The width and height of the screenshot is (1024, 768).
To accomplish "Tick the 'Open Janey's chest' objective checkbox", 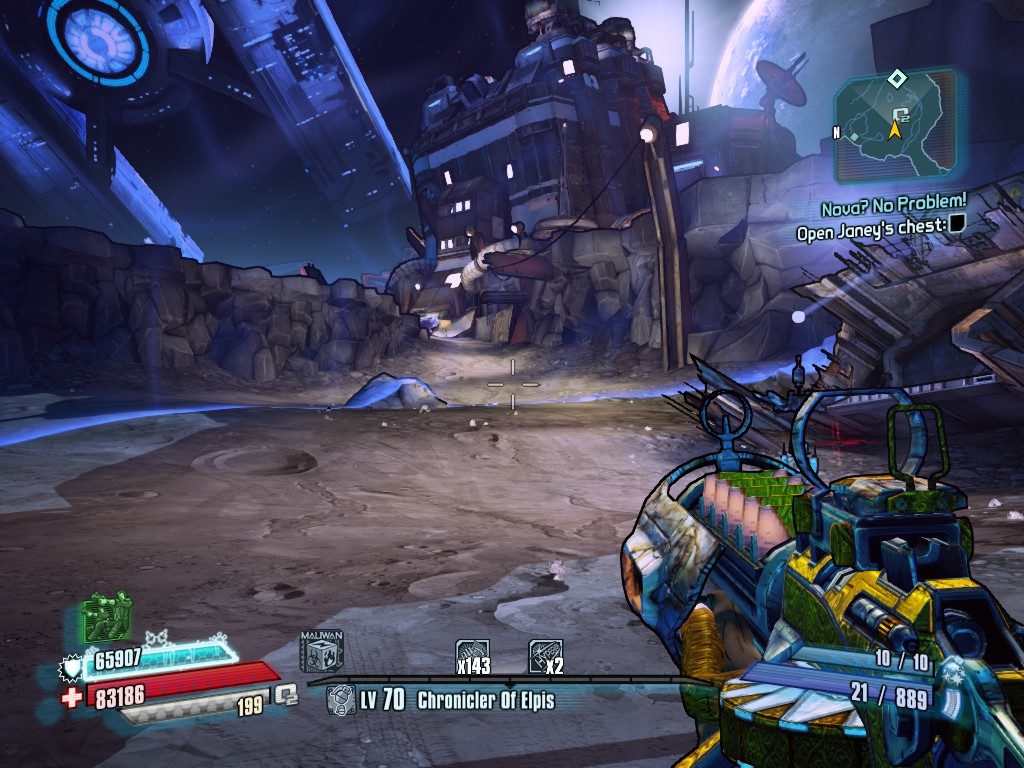I will coord(957,227).
